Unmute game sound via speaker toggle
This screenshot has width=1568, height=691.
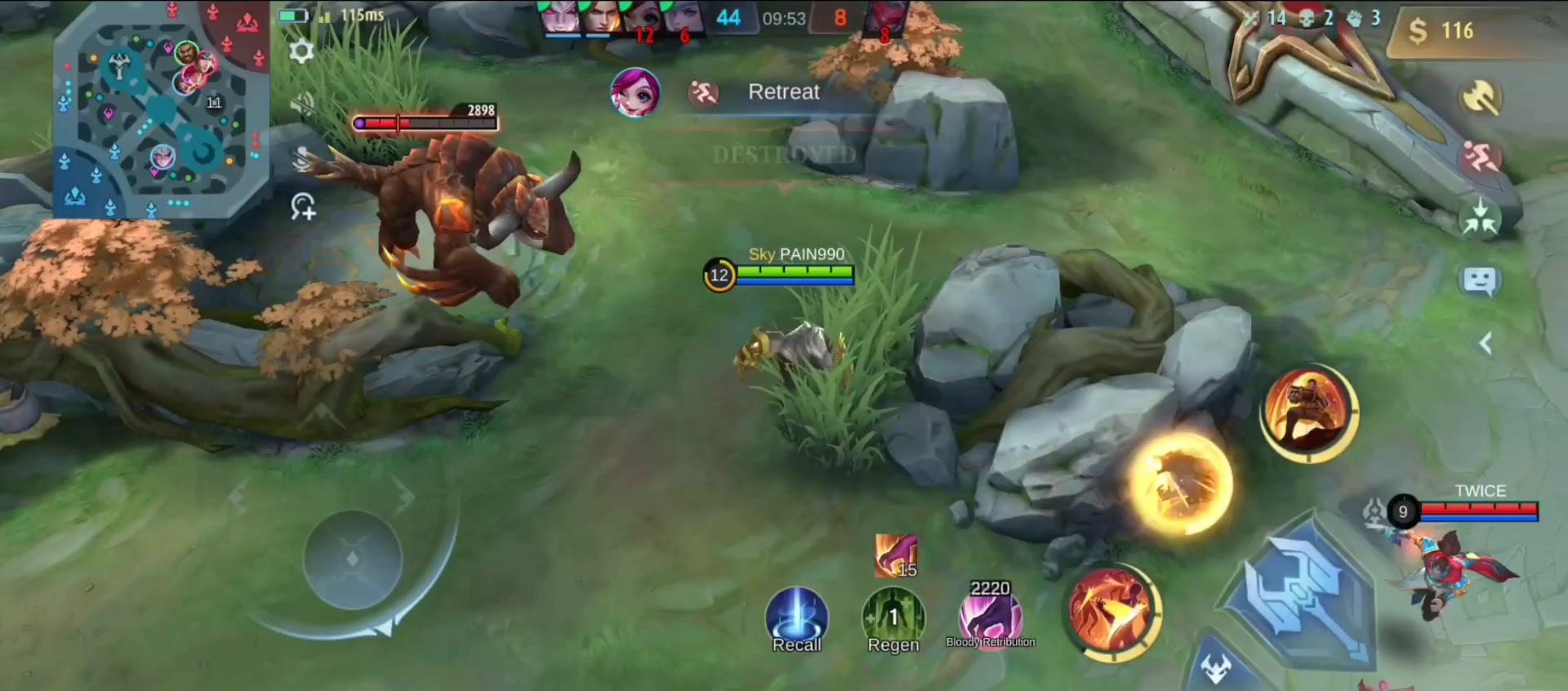click(304, 103)
